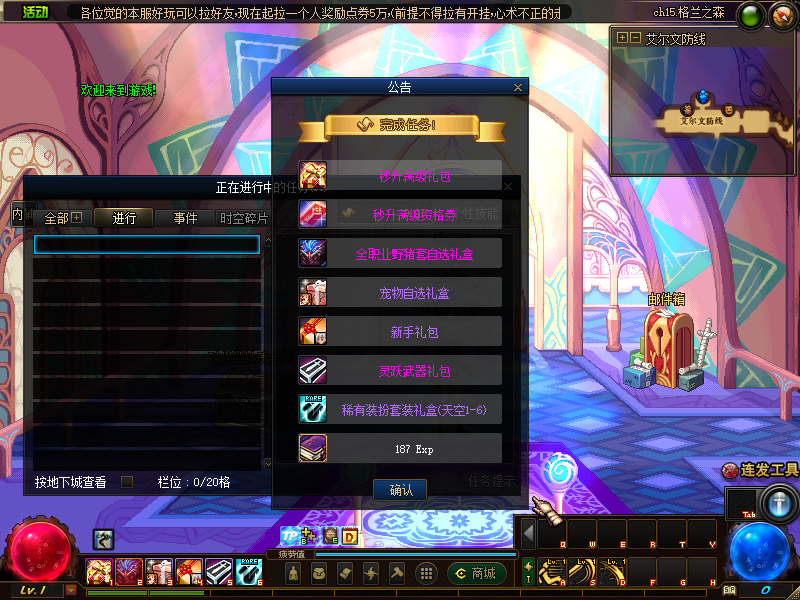Open the keypad grid icon beside the shop button
Screen dimensions: 800x600
426,573
